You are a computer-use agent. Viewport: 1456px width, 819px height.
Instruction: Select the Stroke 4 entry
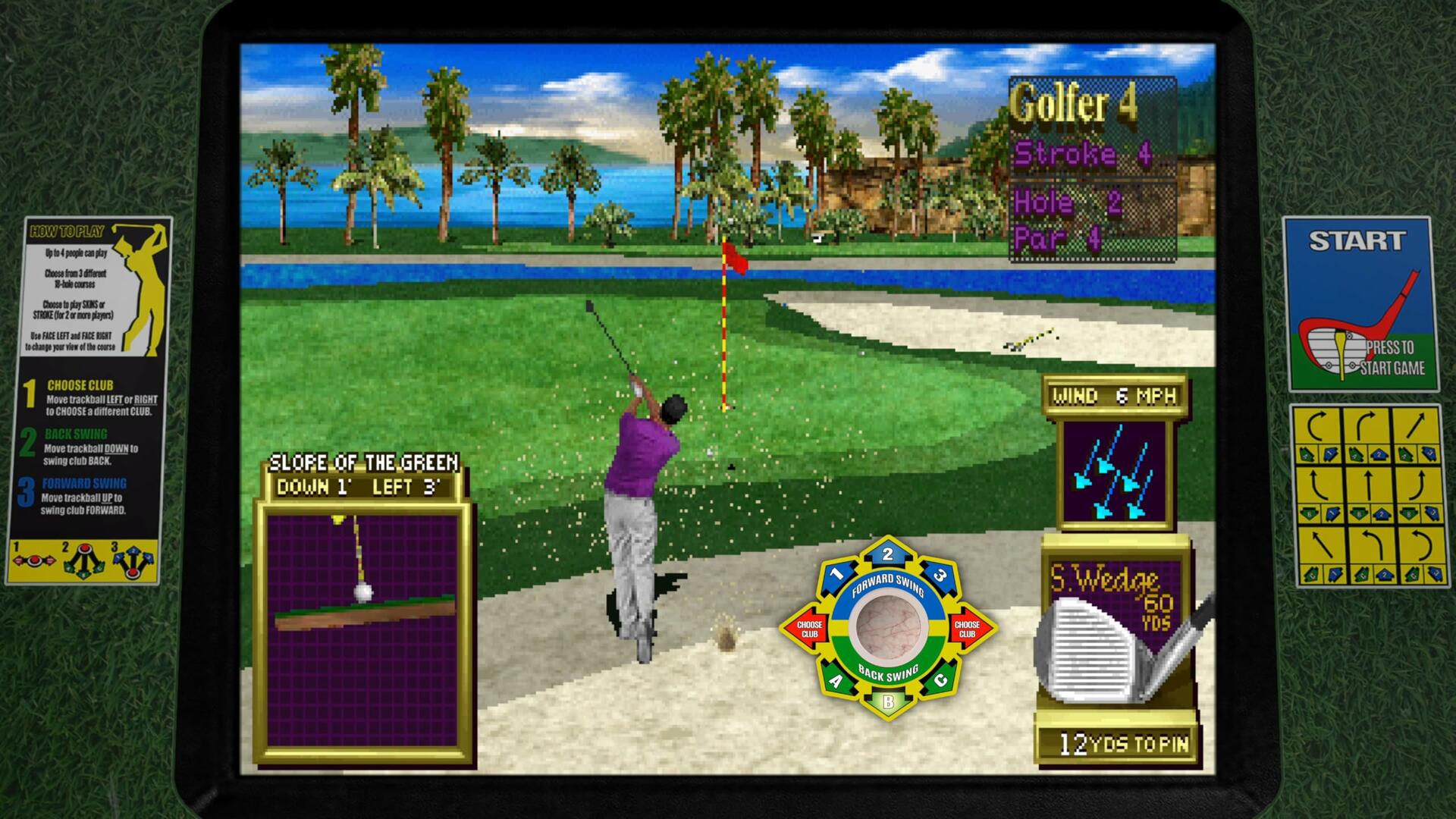pos(1082,153)
